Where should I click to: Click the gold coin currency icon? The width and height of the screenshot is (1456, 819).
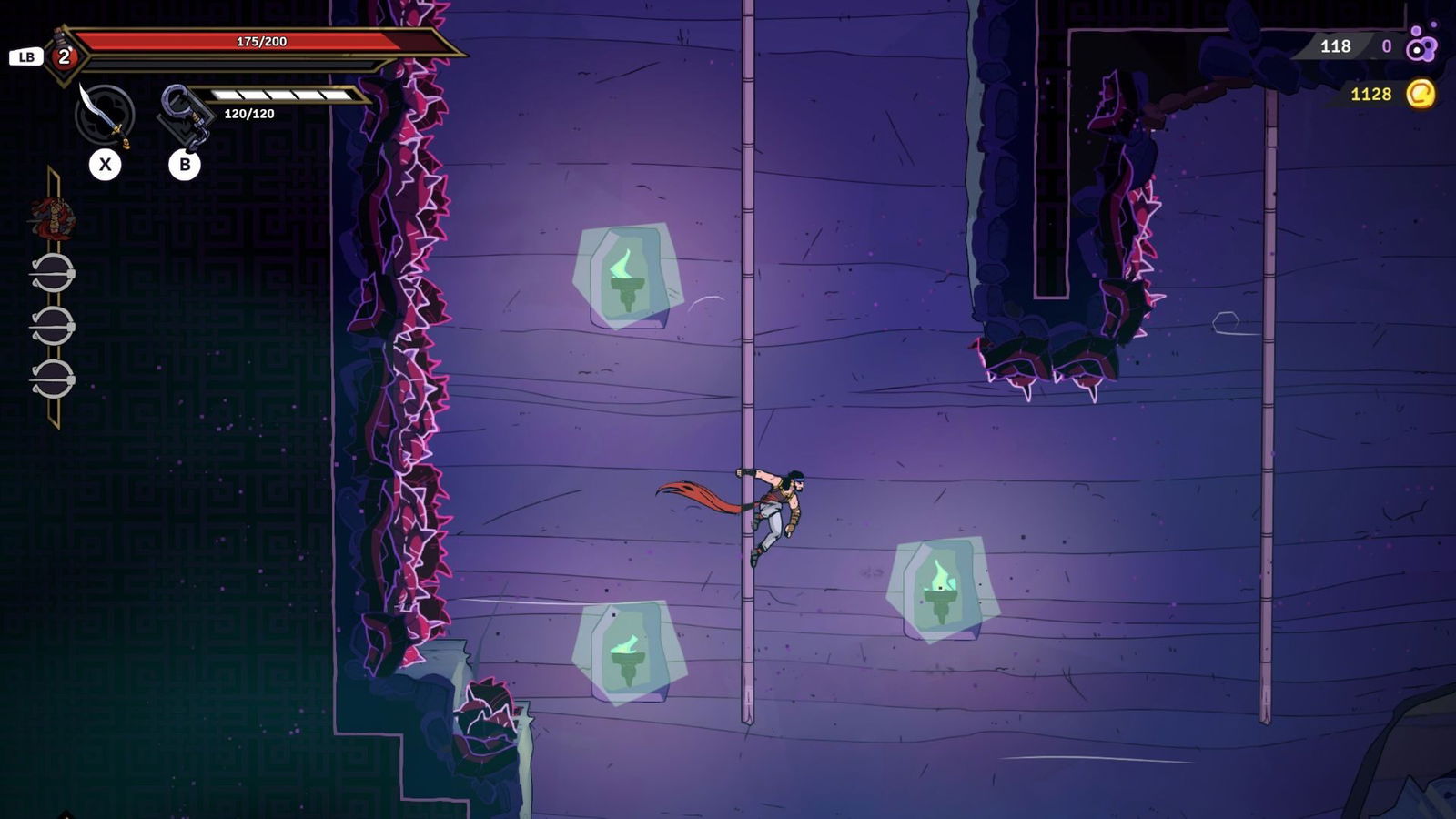(1421, 94)
